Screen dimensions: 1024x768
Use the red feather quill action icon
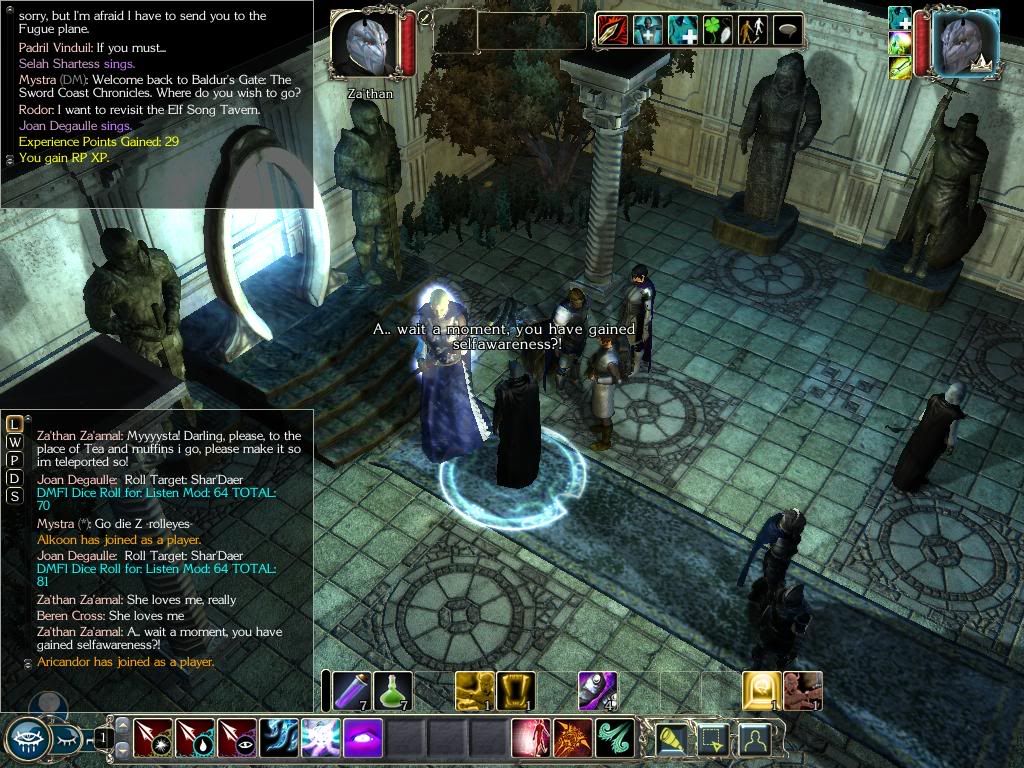point(612,31)
